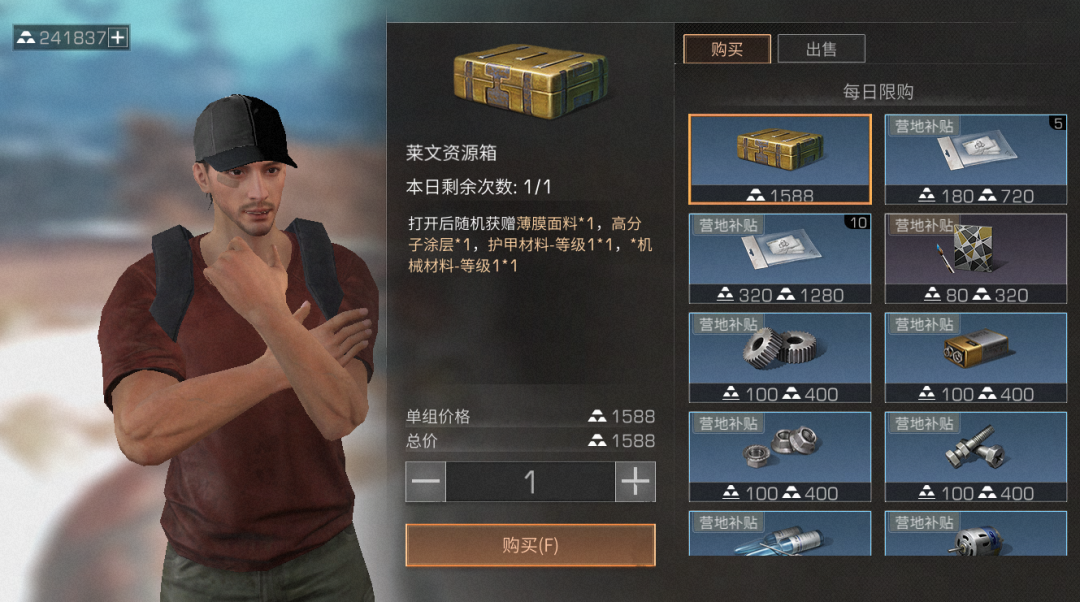
Task: Increase purchase quantity with plus button
Action: click(x=635, y=482)
